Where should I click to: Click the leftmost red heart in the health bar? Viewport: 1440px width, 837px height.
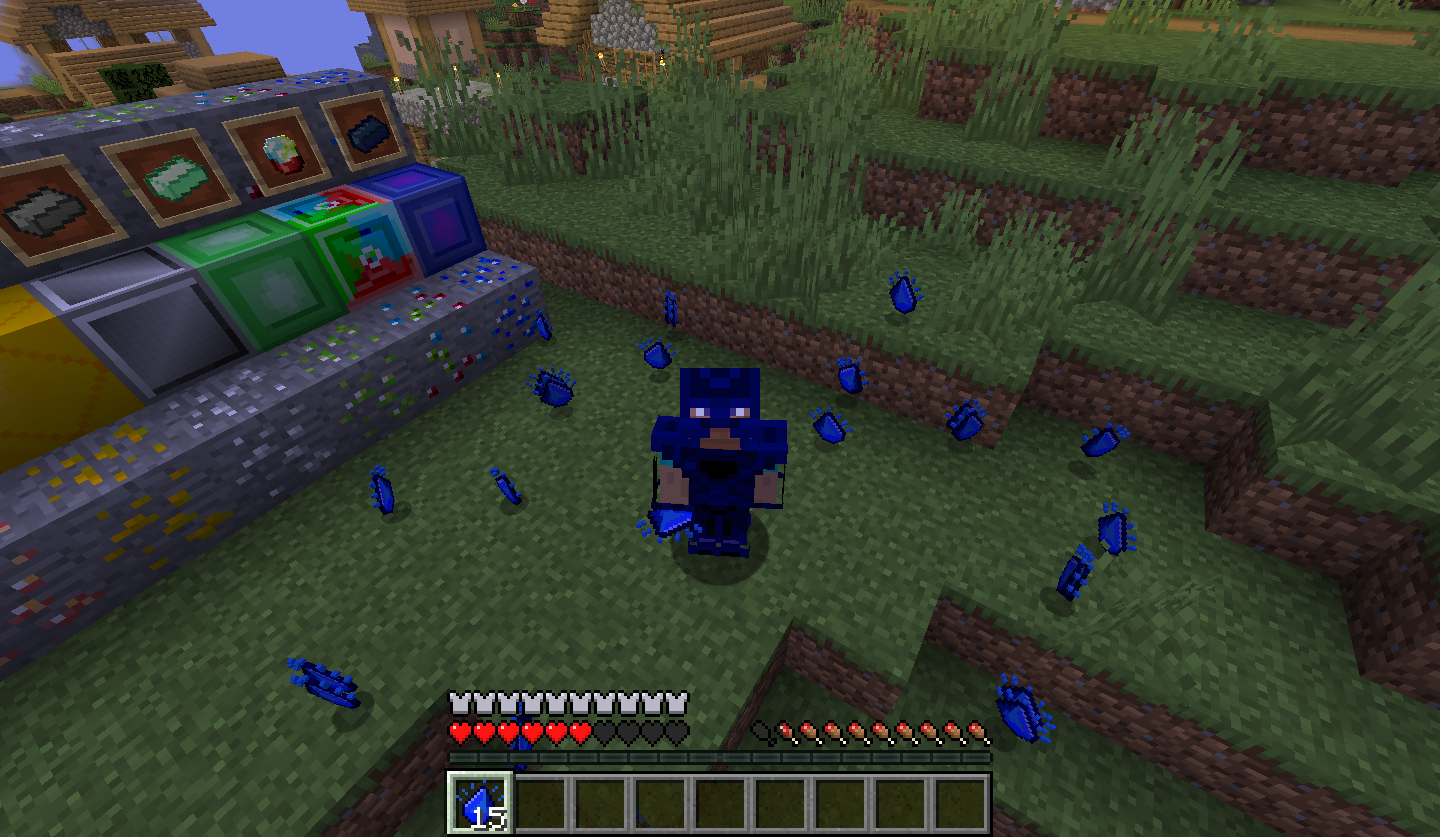coord(458,731)
